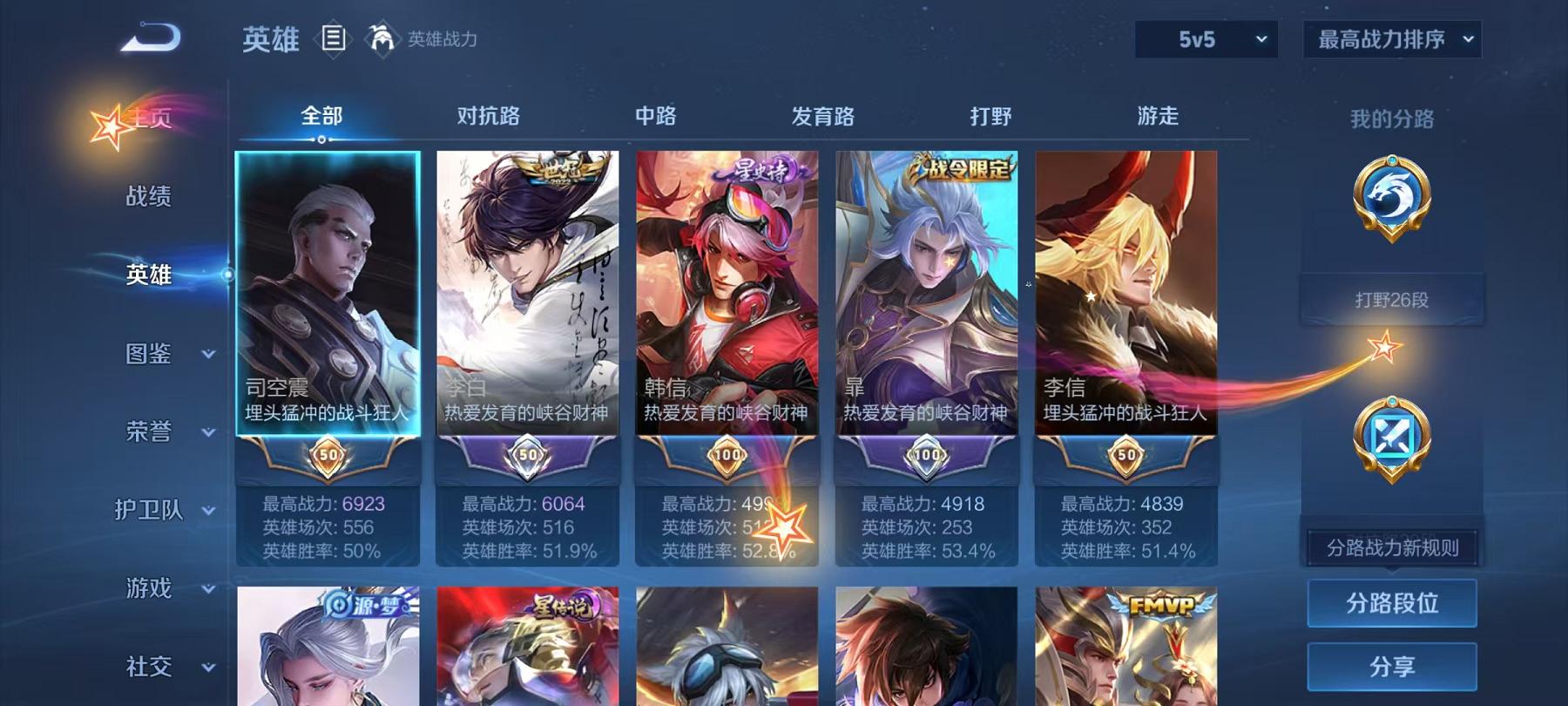Viewport: 1568px width, 706px height.
Task: Expand the 图鉴 sidebar section
Action: point(148,354)
